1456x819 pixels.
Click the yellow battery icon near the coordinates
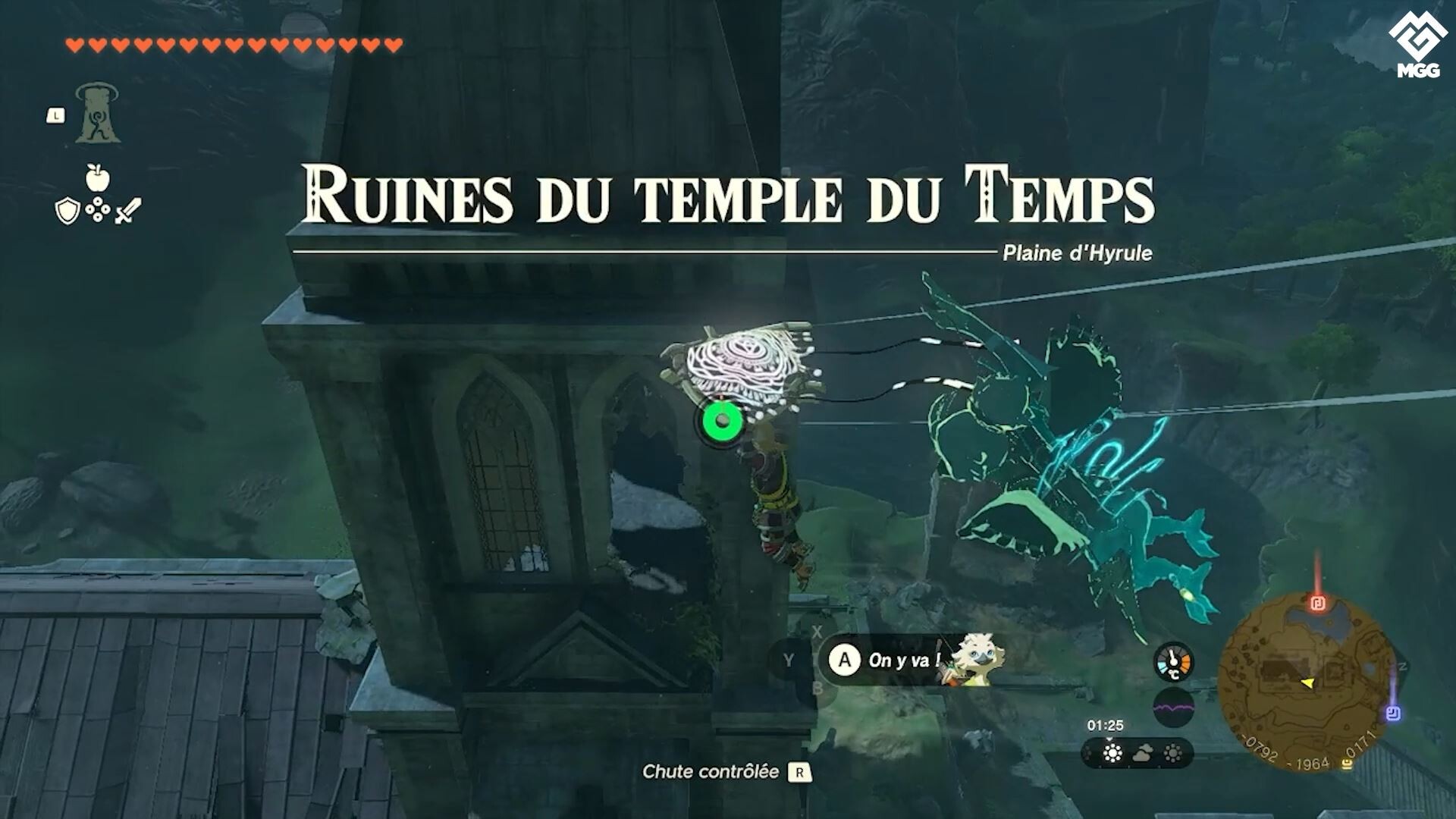point(1348,761)
